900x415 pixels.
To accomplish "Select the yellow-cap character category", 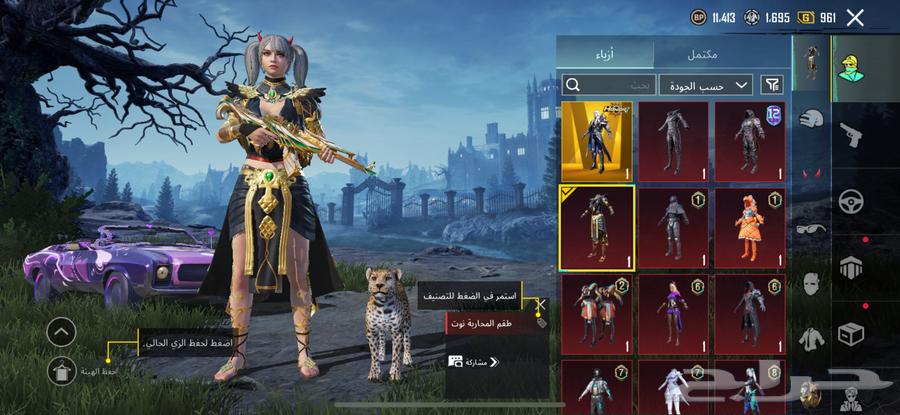I will click(851, 67).
